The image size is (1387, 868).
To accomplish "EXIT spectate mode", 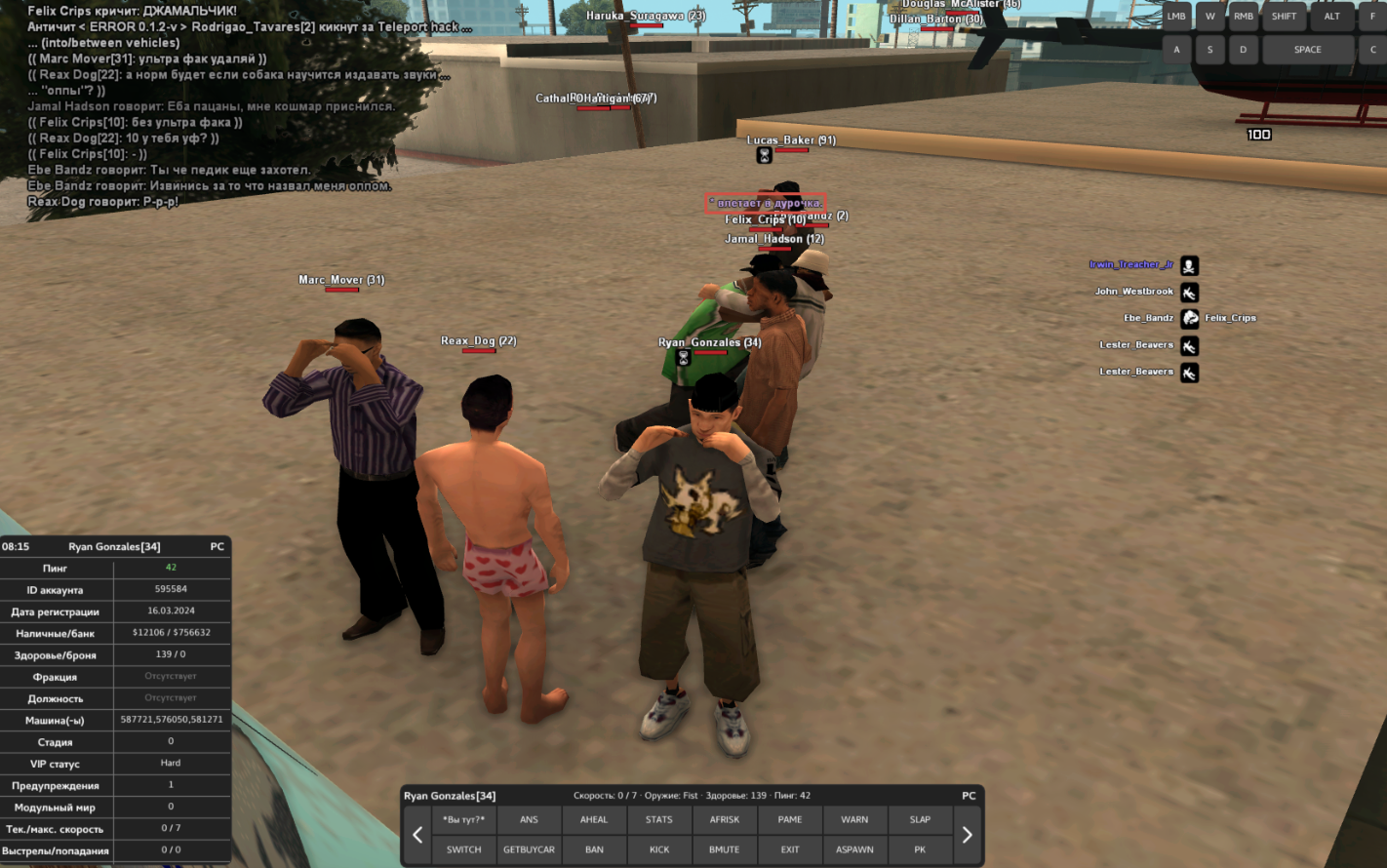I will [x=790, y=849].
